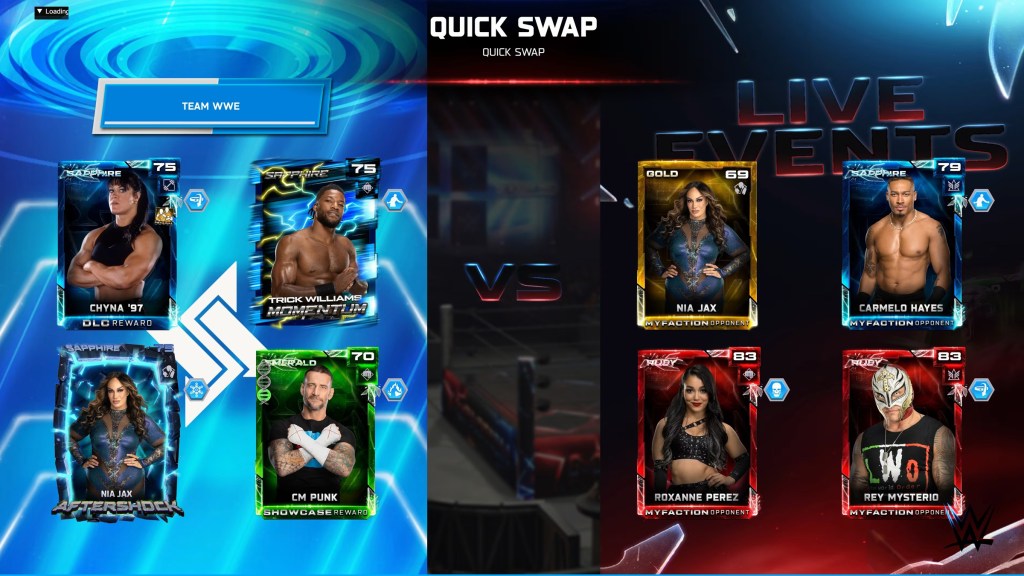Click the skull hexagon icon beside Roxanne Perez
1024x576 pixels.
pyautogui.click(x=777, y=388)
